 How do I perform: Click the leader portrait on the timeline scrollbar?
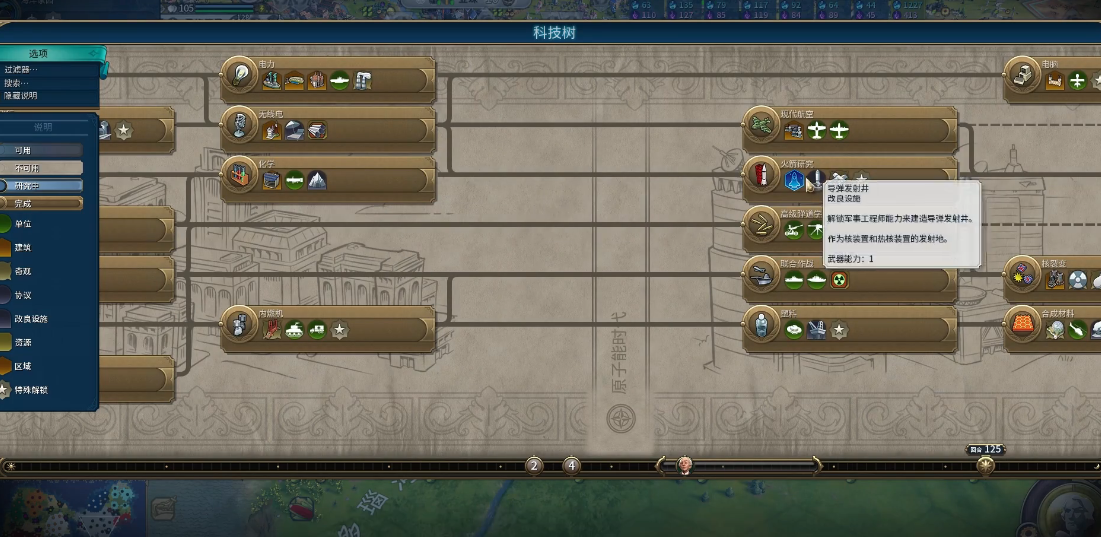[684, 465]
